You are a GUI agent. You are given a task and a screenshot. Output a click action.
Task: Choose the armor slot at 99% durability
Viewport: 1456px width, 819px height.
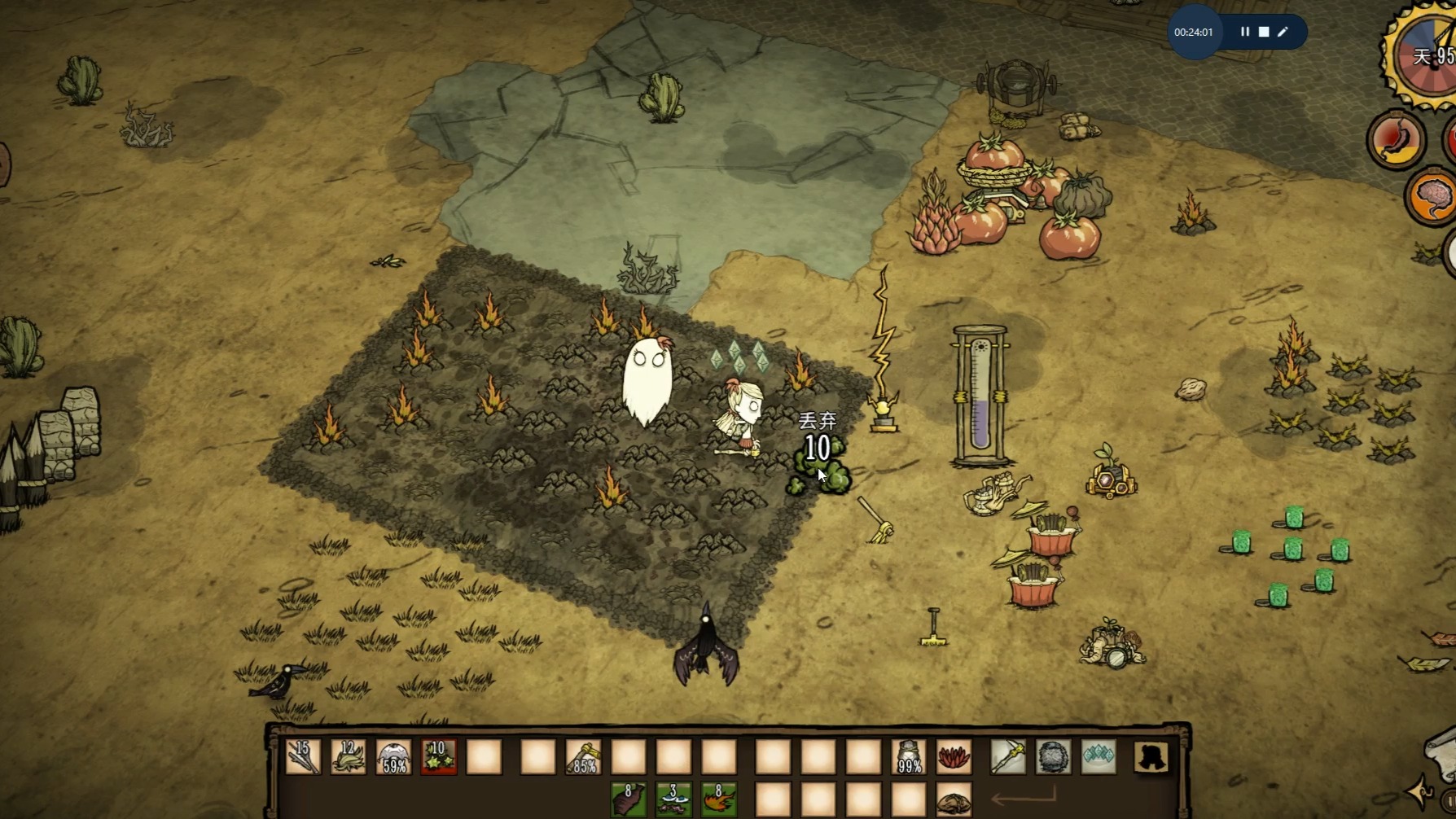909,756
